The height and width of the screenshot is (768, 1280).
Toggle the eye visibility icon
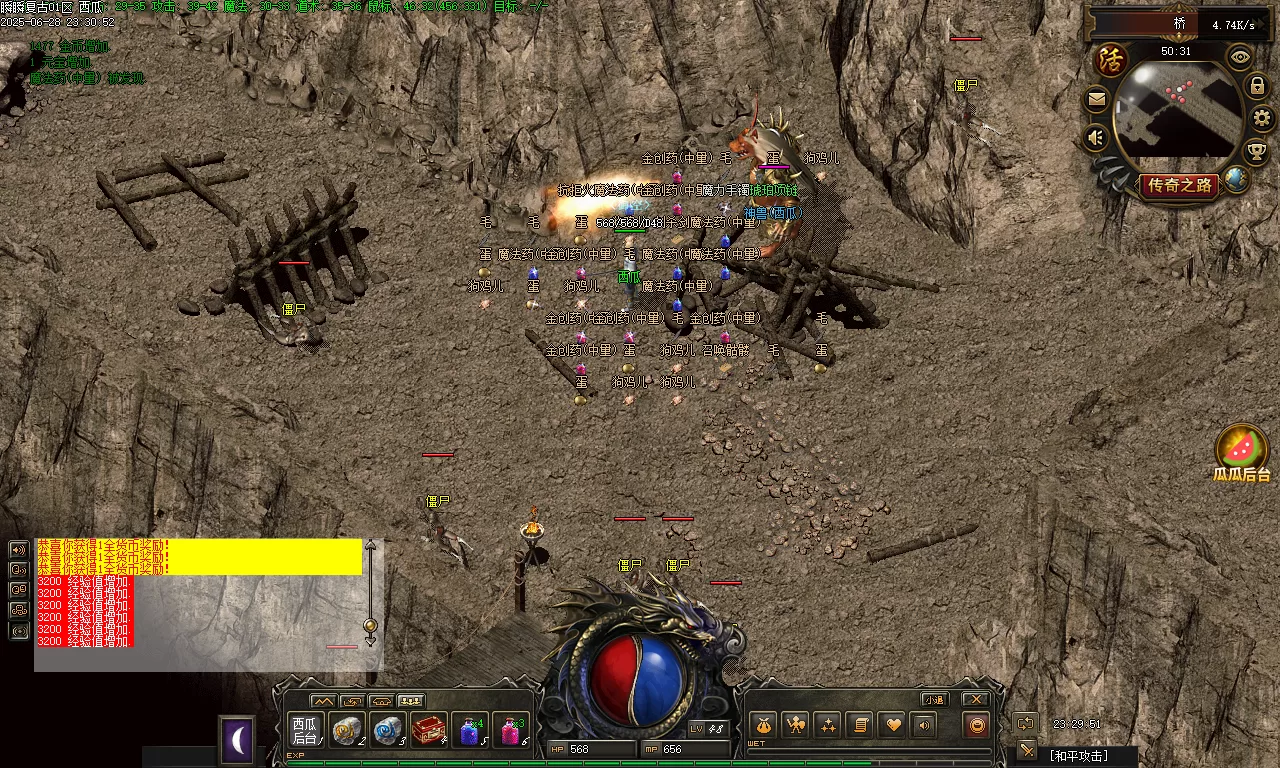[x=1240, y=57]
